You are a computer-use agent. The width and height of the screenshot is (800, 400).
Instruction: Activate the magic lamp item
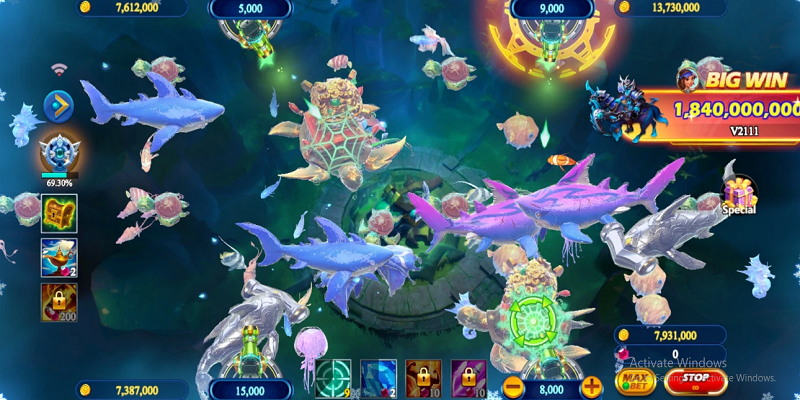(x=59, y=256)
